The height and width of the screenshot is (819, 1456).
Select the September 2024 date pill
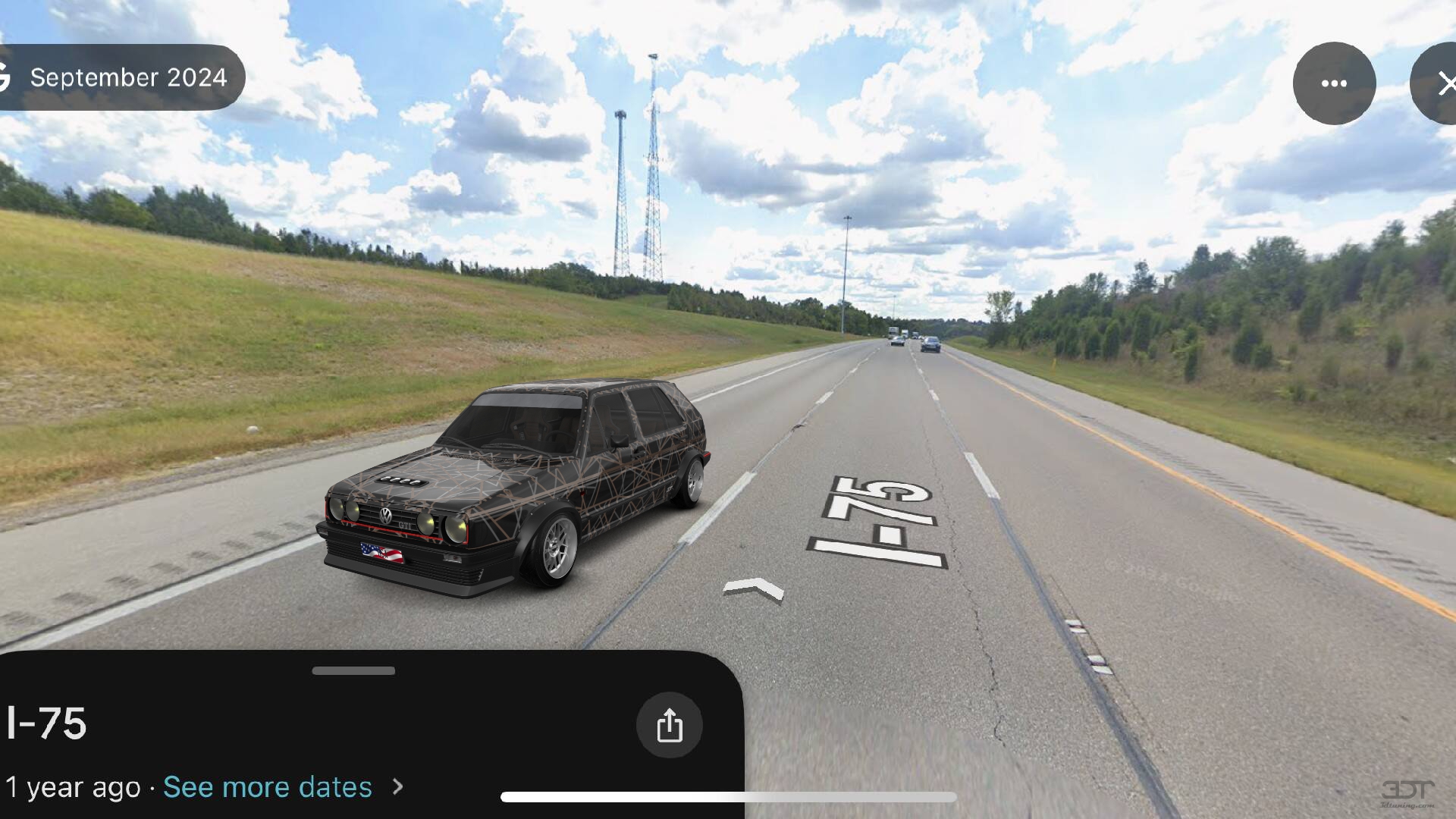click(125, 77)
